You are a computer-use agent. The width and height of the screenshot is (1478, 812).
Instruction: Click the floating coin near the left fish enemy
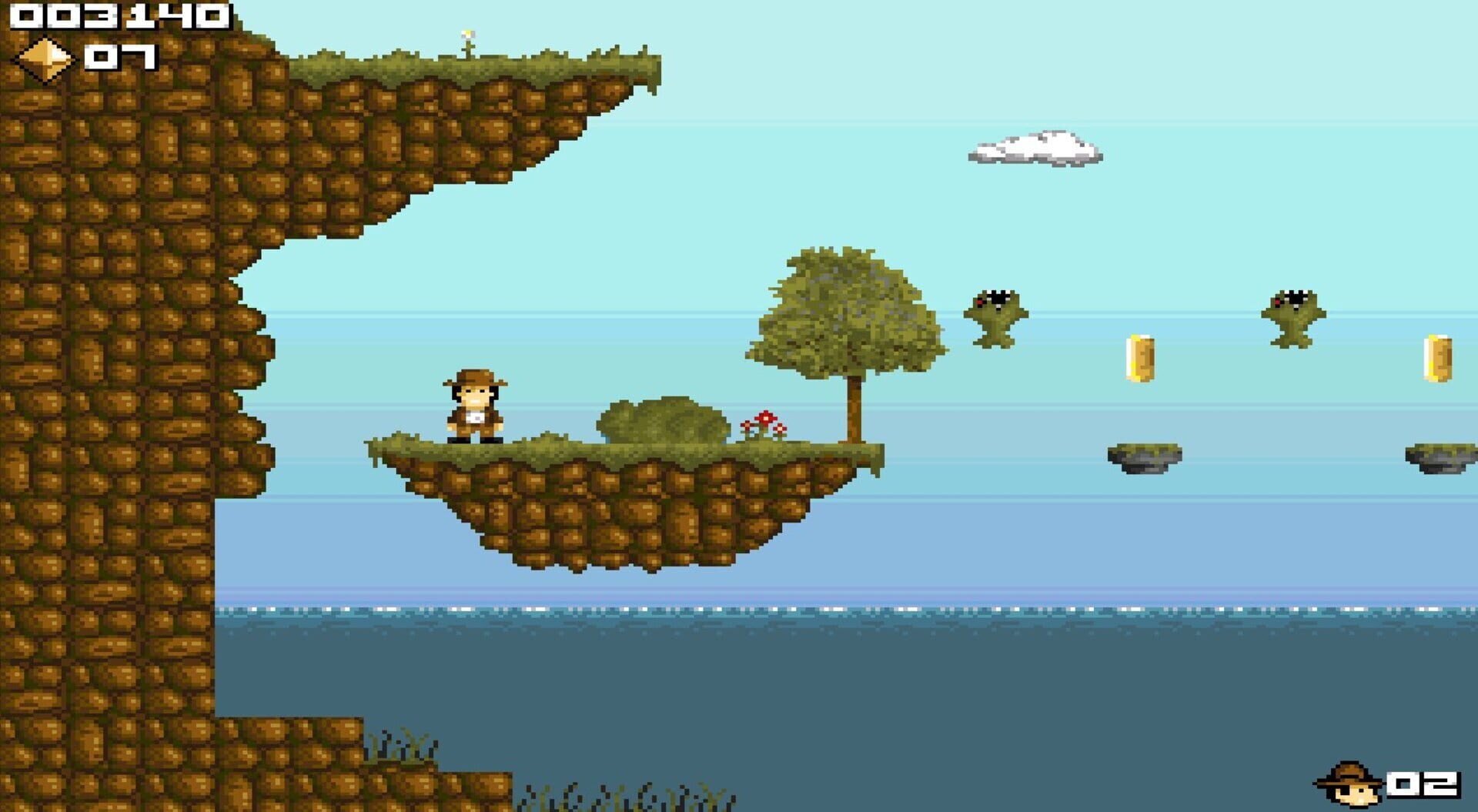[x=1140, y=359]
